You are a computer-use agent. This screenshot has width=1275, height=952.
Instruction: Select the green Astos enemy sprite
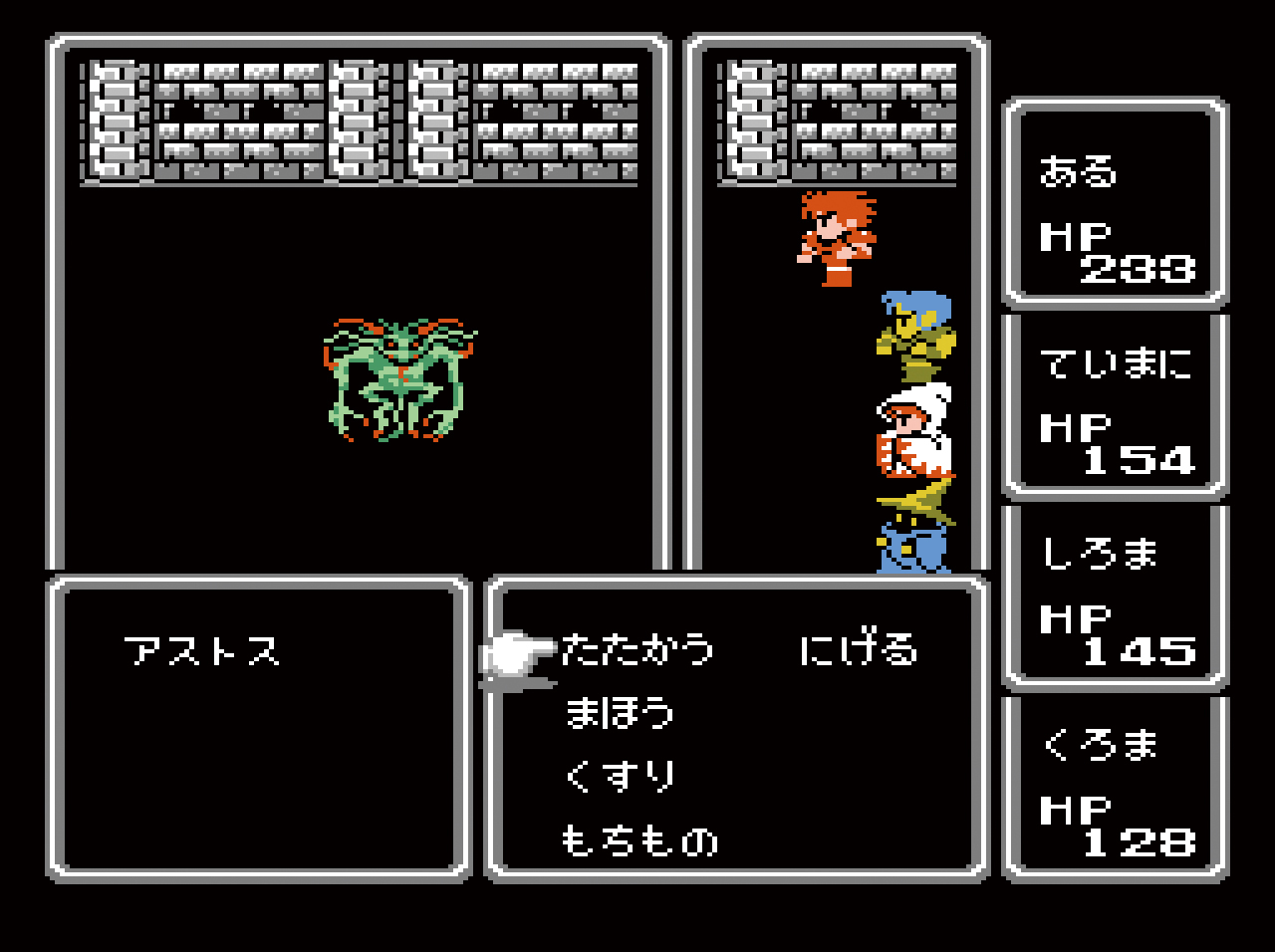point(398,378)
